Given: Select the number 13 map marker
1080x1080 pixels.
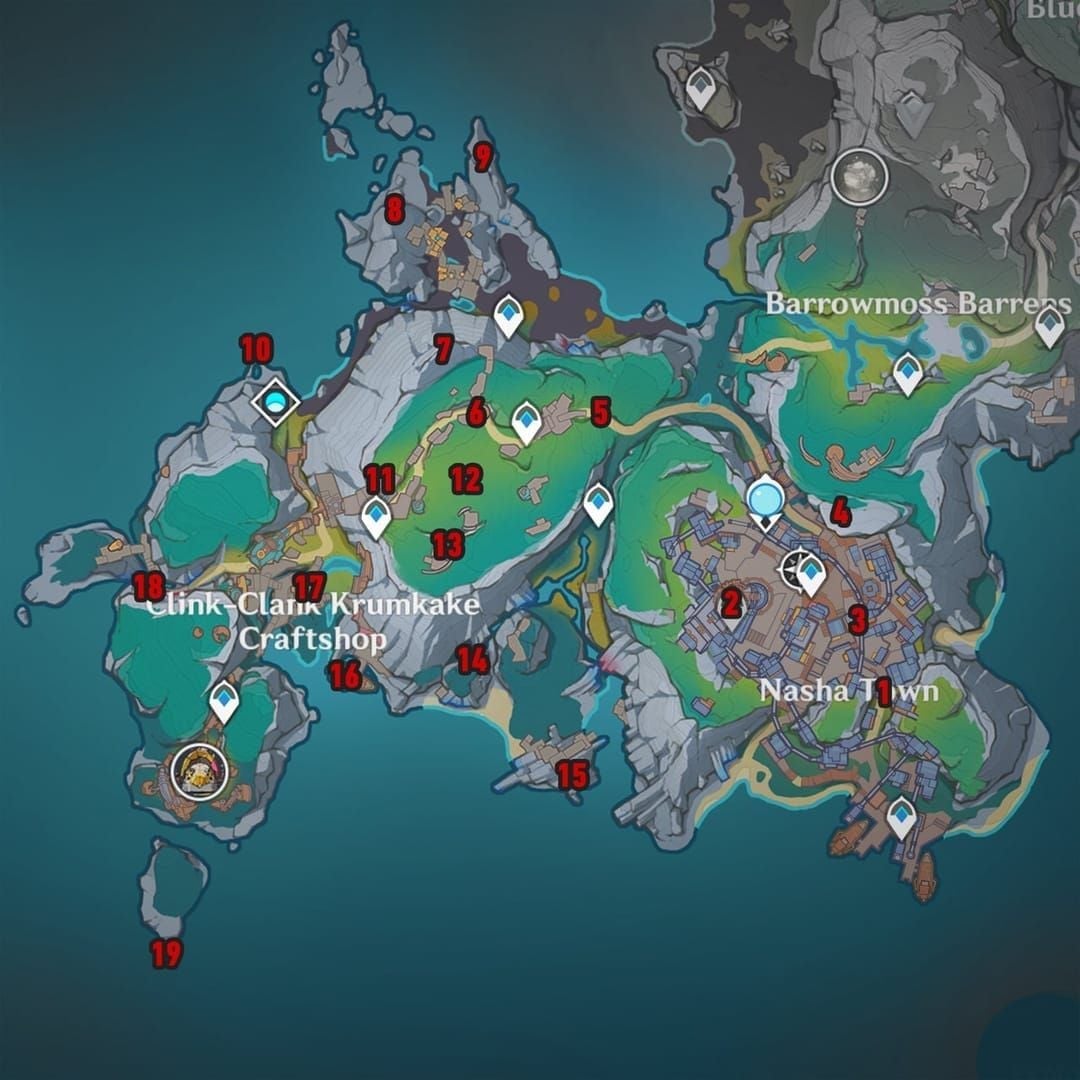Looking at the screenshot, I should 447,545.
